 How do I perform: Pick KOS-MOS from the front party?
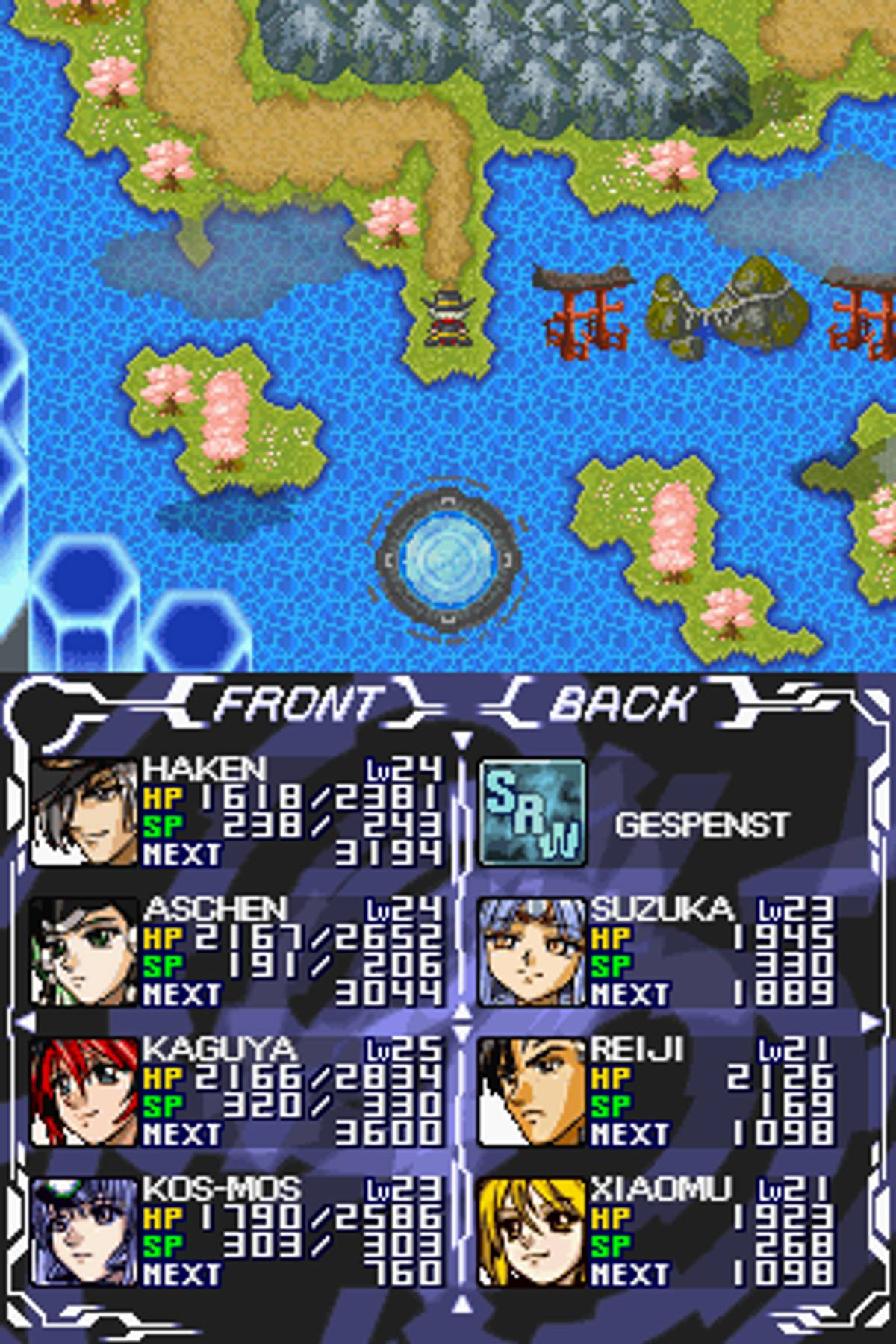pyautogui.click(x=237, y=1232)
